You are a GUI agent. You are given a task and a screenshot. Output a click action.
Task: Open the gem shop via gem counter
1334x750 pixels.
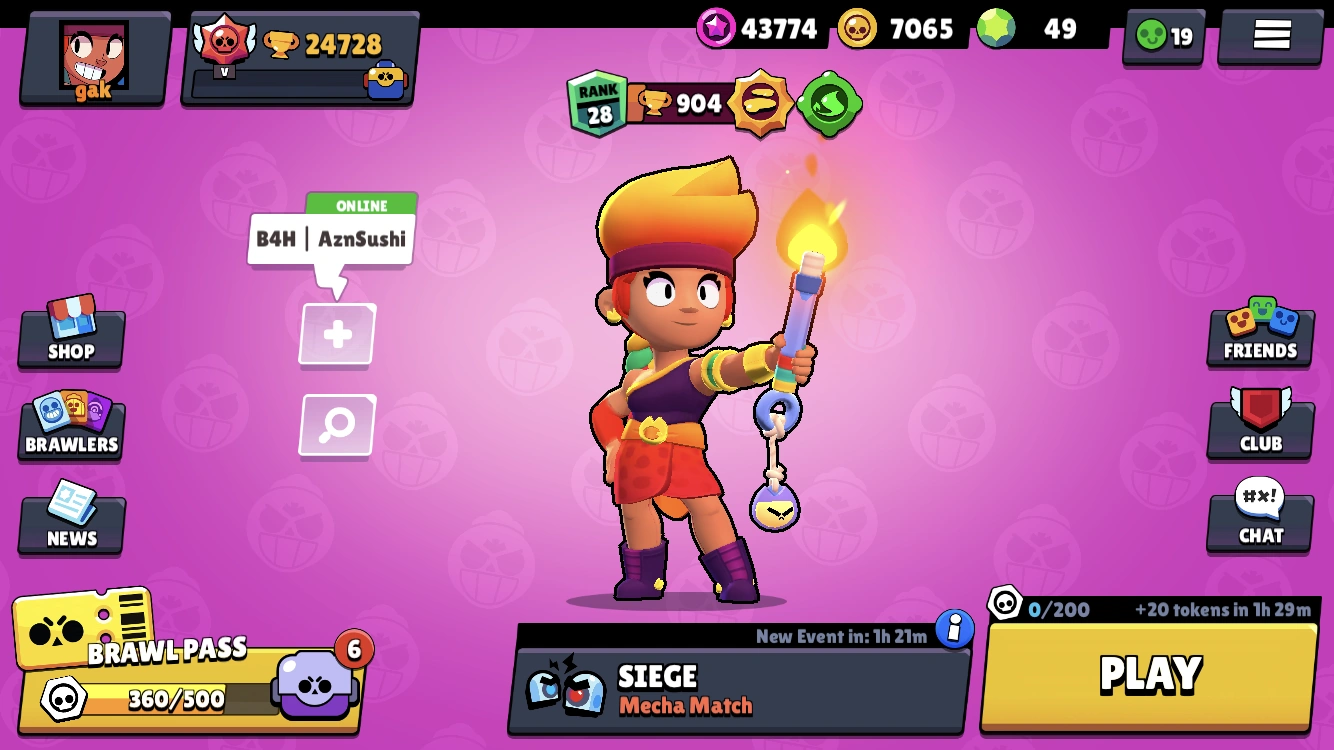[1022, 29]
